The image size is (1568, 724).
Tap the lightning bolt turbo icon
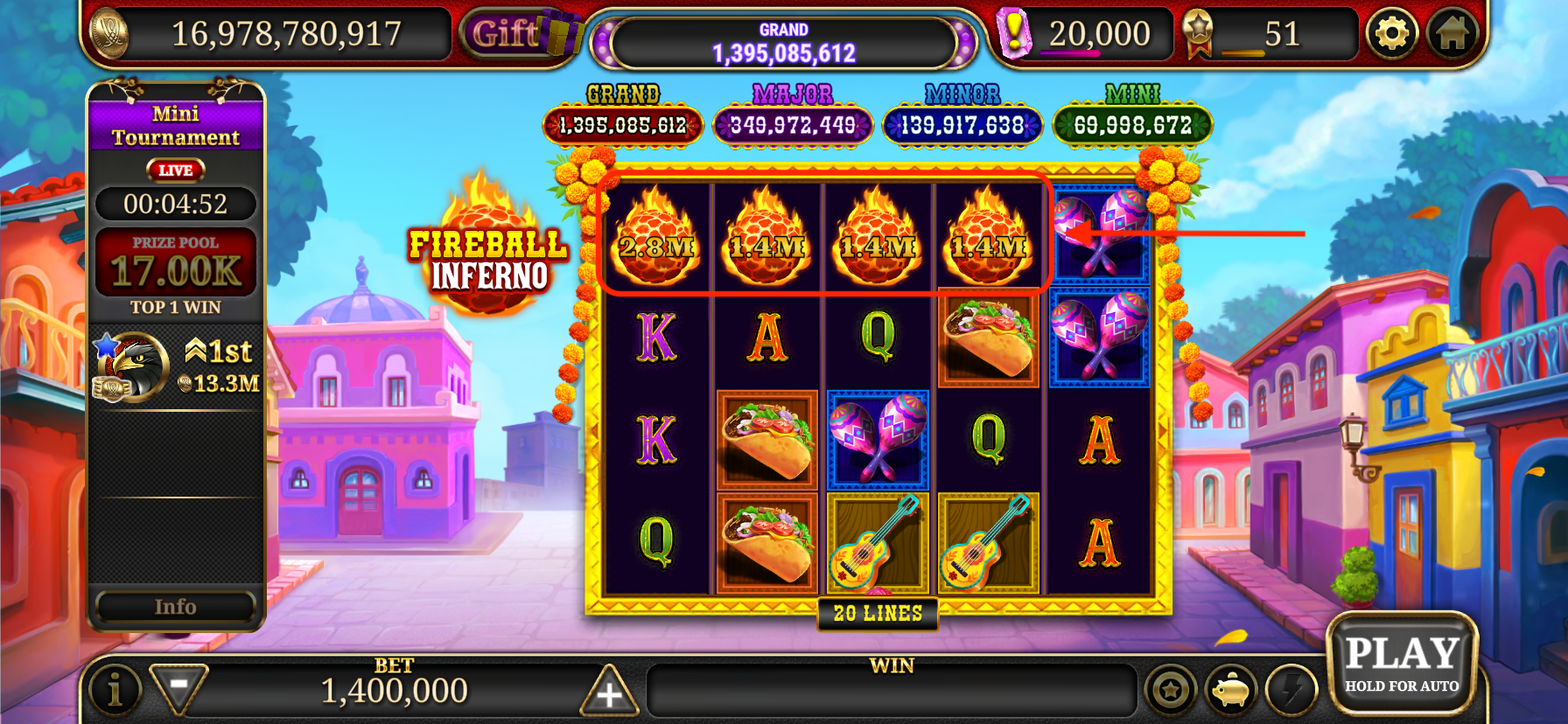[x=1291, y=691]
